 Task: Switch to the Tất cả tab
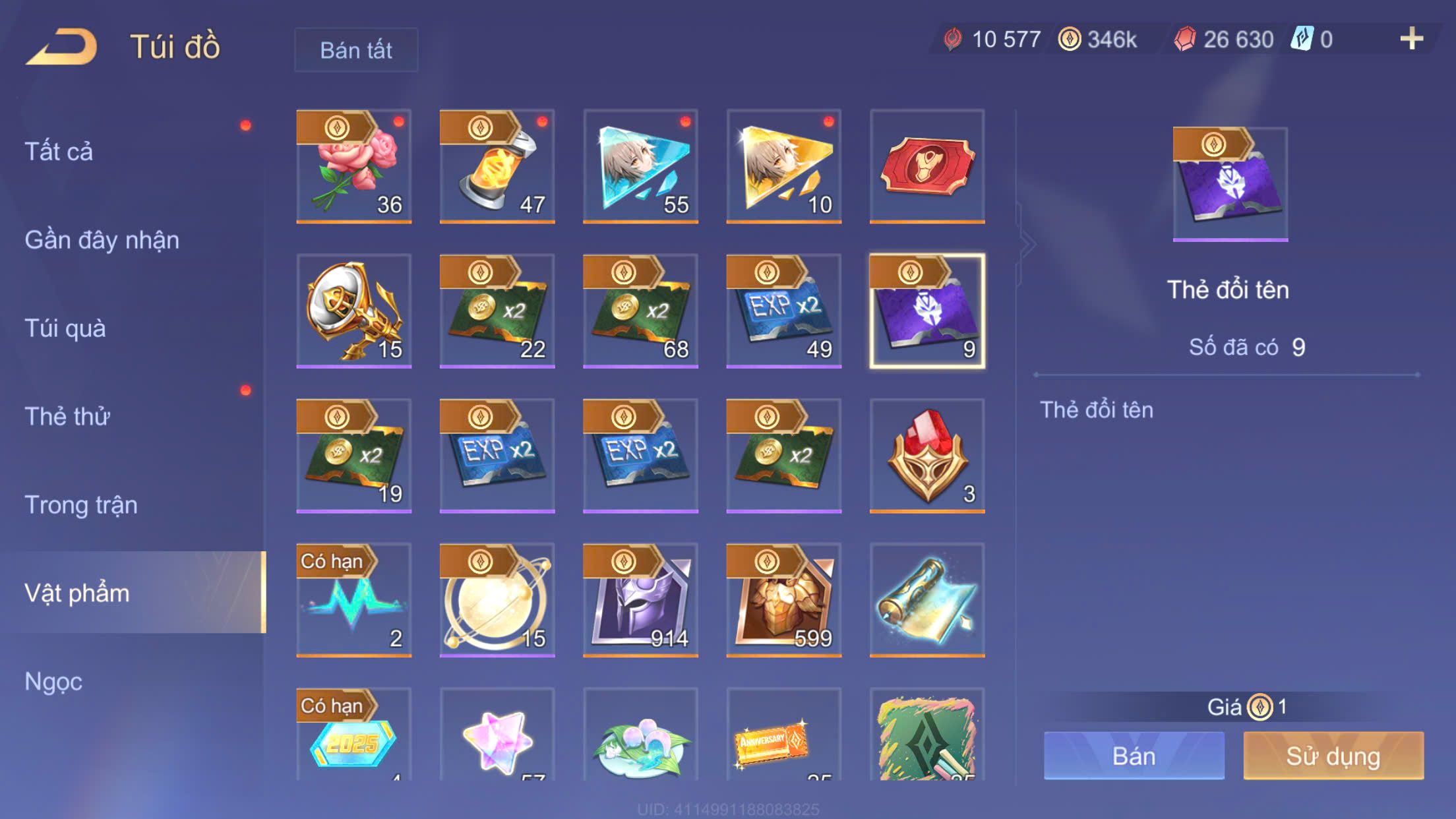[x=59, y=152]
